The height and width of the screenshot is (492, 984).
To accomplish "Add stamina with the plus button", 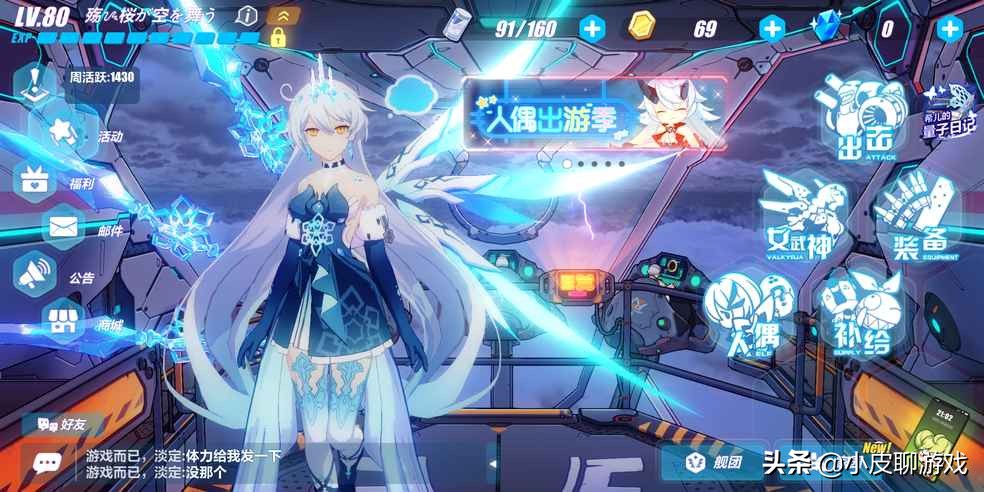I will tap(593, 28).
